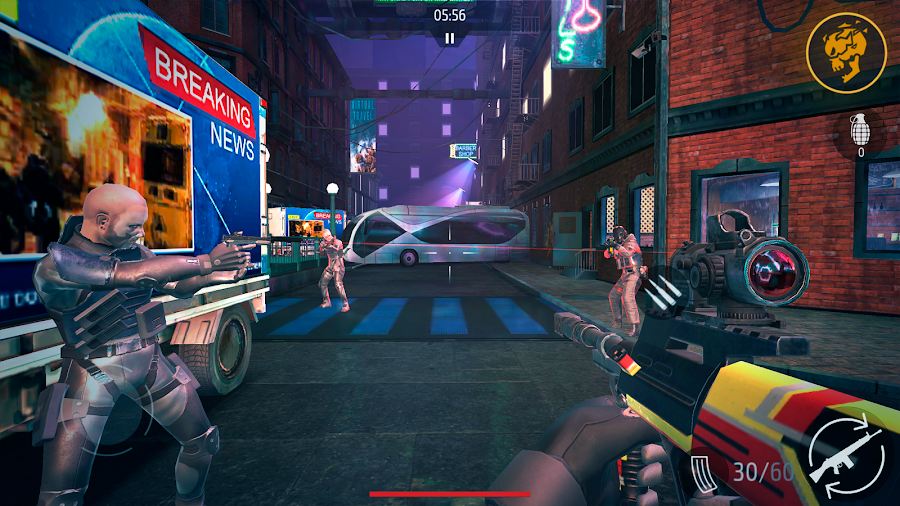Screen dimensions: 900x506
Task: Activate the orange roaring-face rage ability
Action: (846, 53)
